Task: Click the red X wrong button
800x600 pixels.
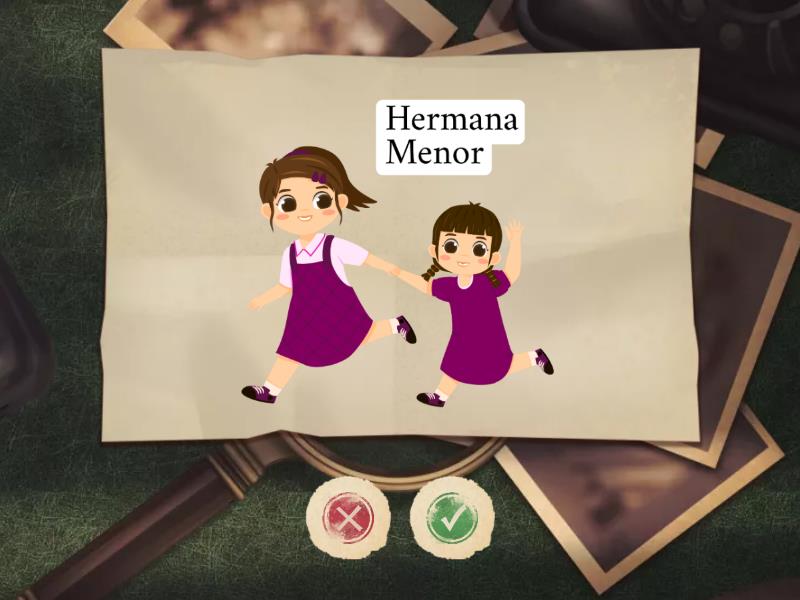Action: (348, 518)
